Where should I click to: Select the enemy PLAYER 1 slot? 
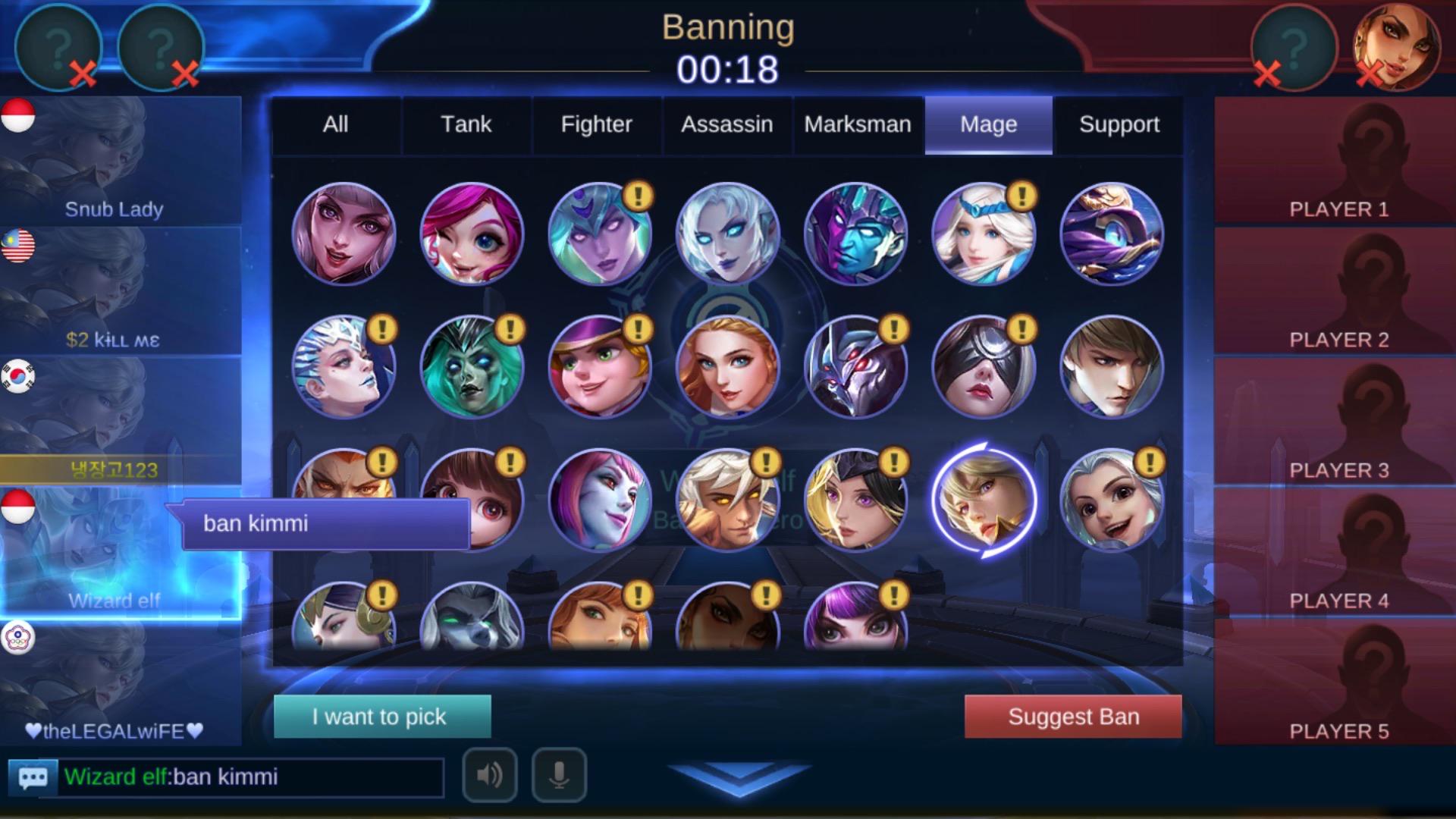point(1338,161)
